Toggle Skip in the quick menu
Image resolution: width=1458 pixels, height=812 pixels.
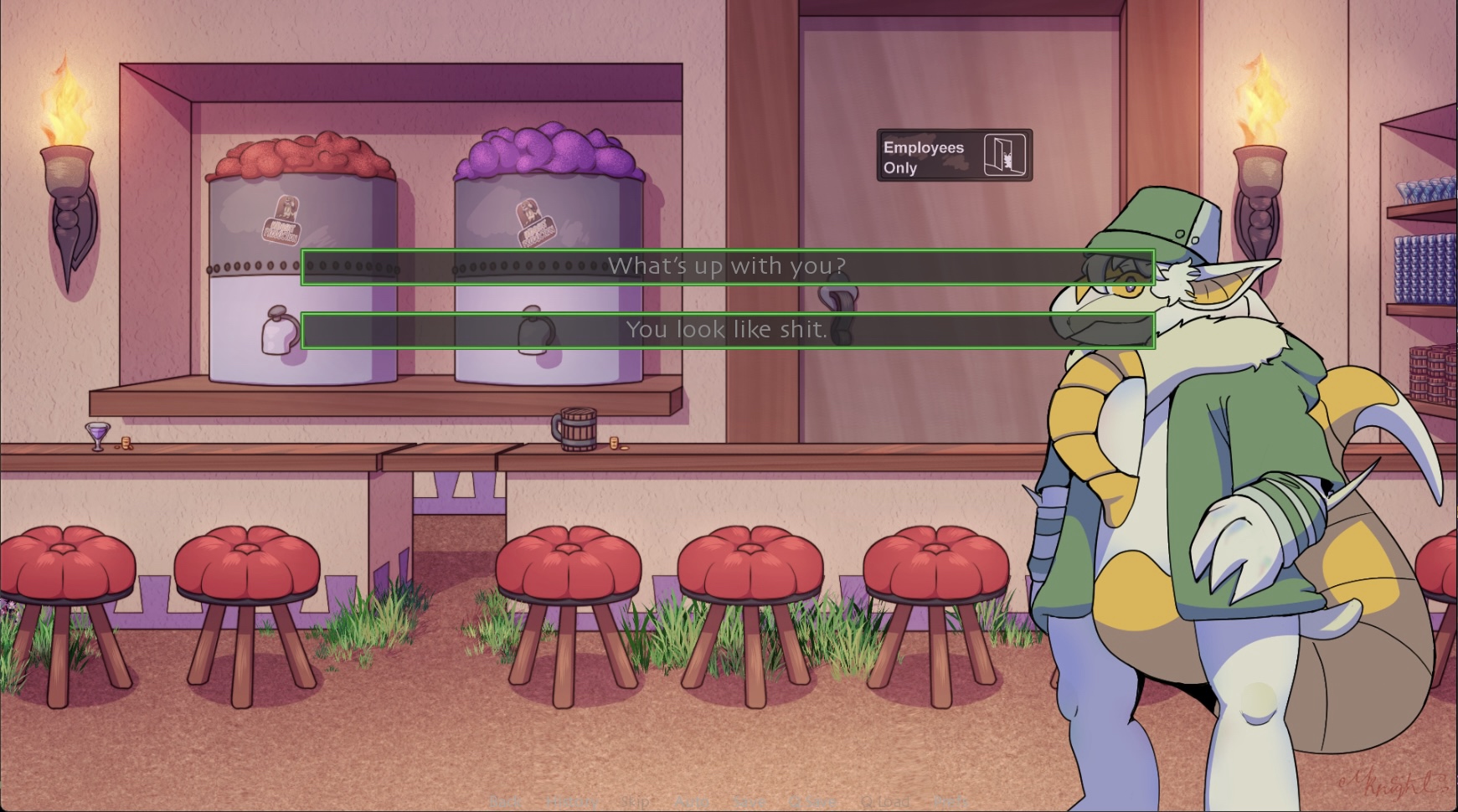click(x=635, y=802)
